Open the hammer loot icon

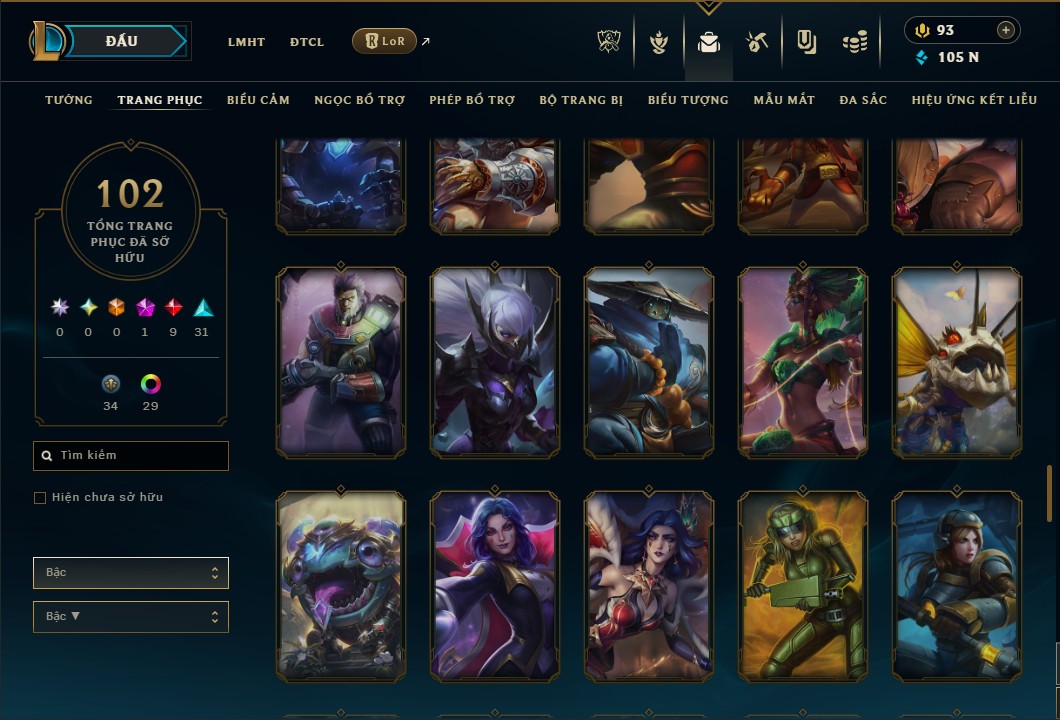[757, 42]
